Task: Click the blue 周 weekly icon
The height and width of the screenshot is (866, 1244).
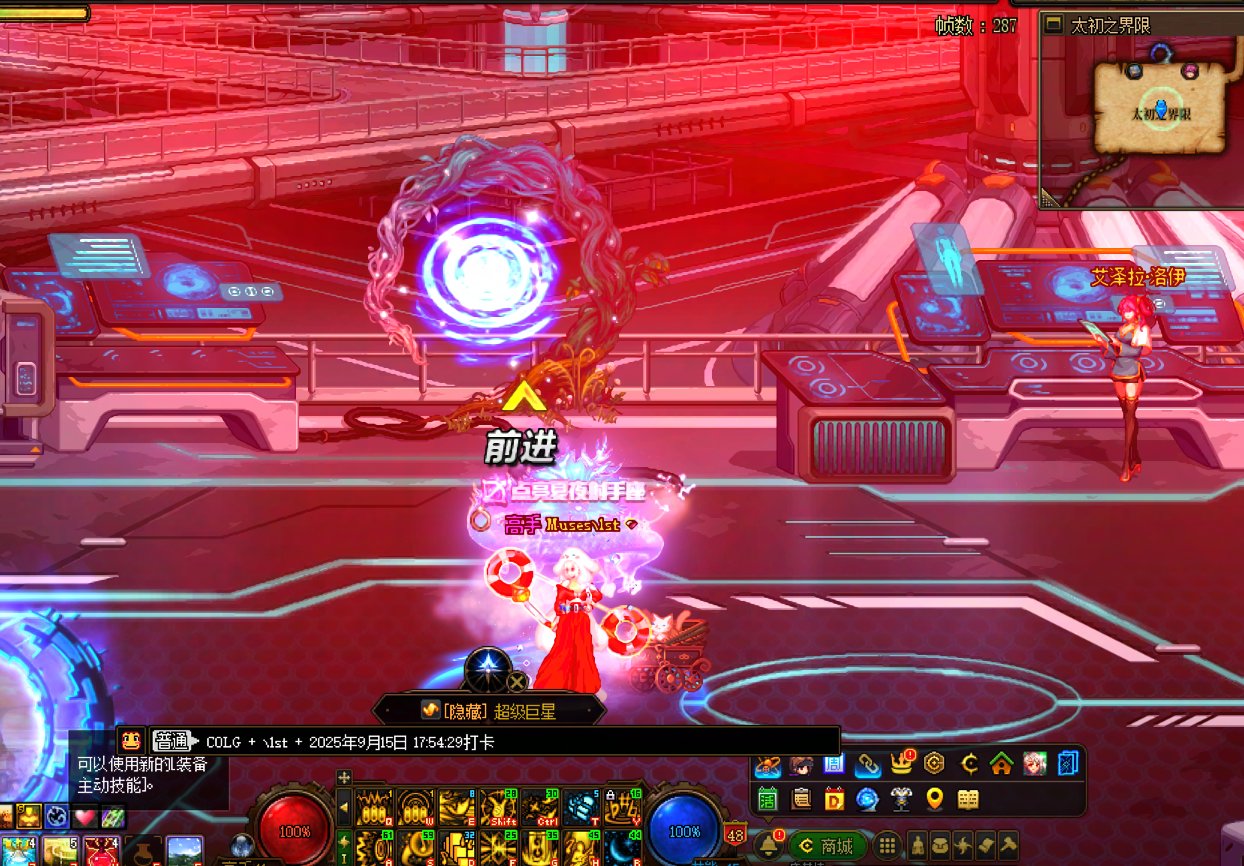Action: (x=834, y=765)
